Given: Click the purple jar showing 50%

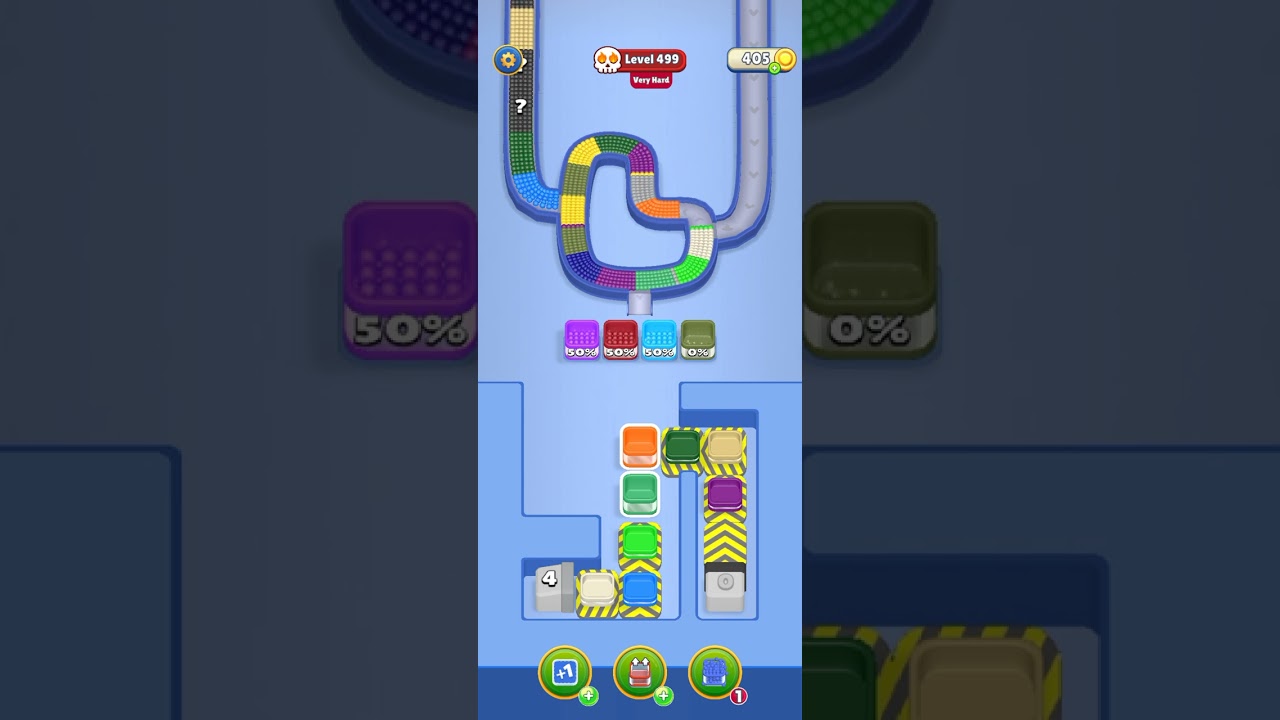Looking at the screenshot, I should [x=581, y=340].
